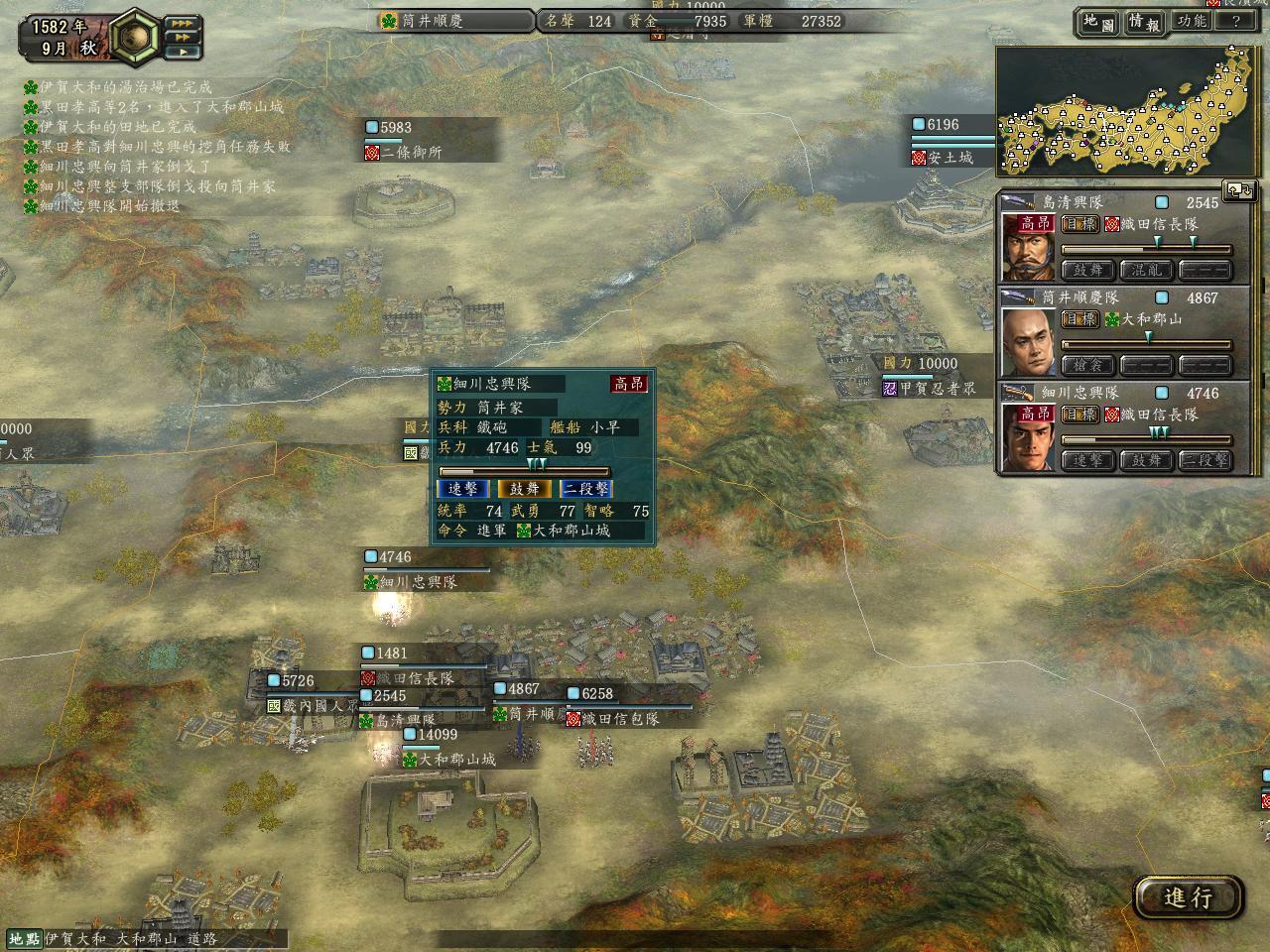This screenshot has height=952, width=1270.
Task: Activate 混亂 tactic in the 島清興隊 panel
Action: pos(1147,270)
